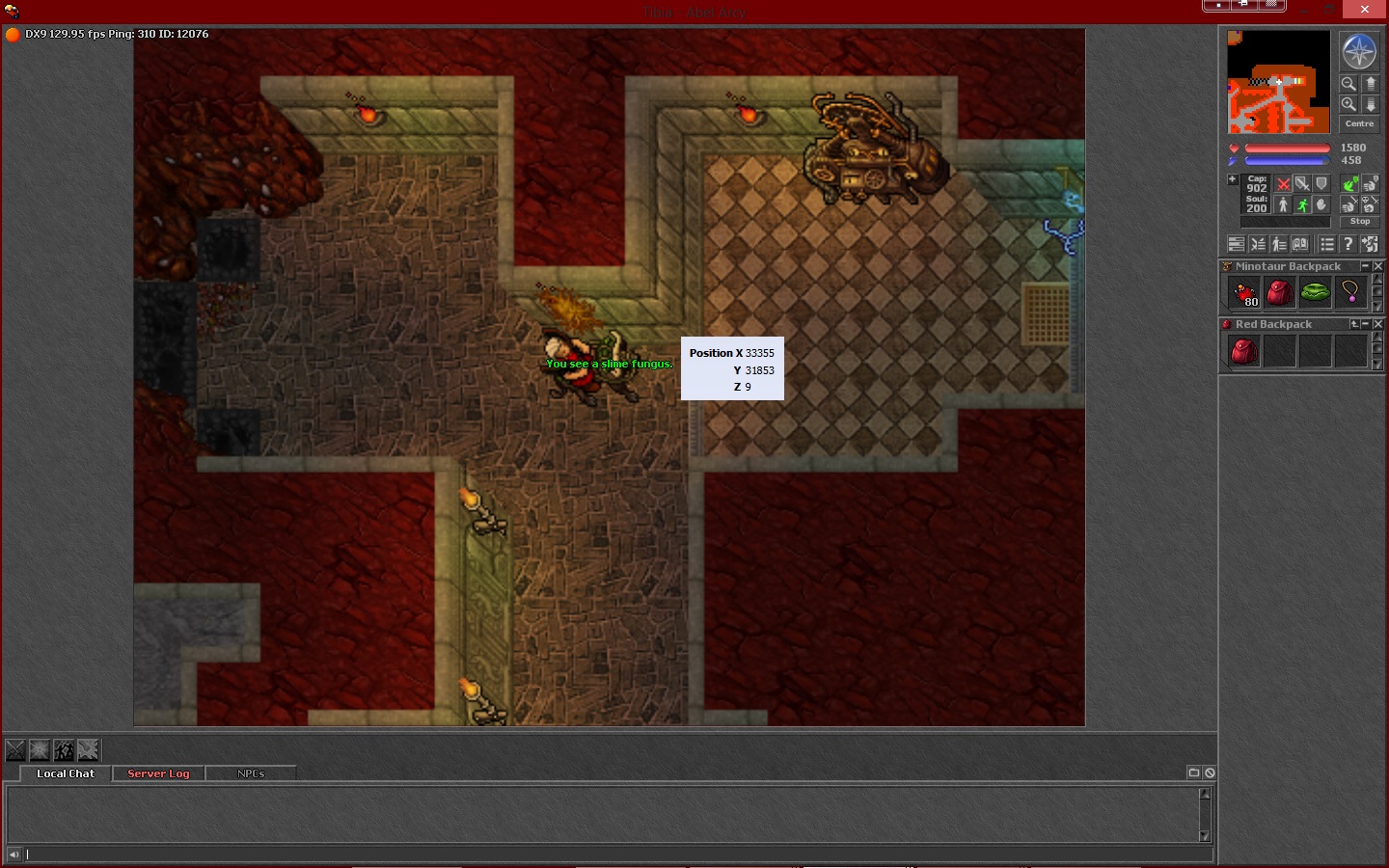The image size is (1389, 868).
Task: Close the Minotaur Backpack container
Action: pos(1377,266)
